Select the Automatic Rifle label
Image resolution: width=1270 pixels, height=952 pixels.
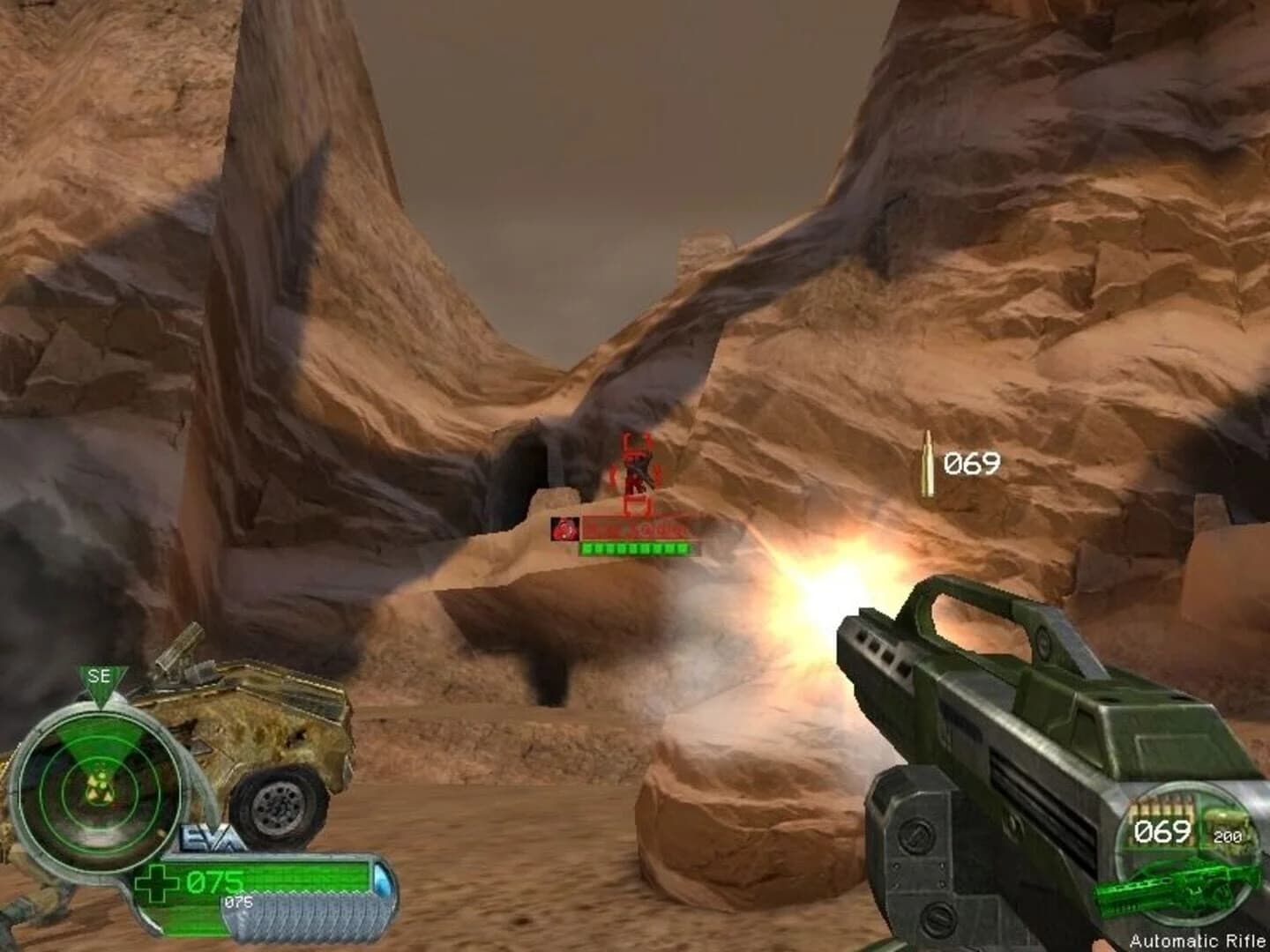(x=1197, y=940)
